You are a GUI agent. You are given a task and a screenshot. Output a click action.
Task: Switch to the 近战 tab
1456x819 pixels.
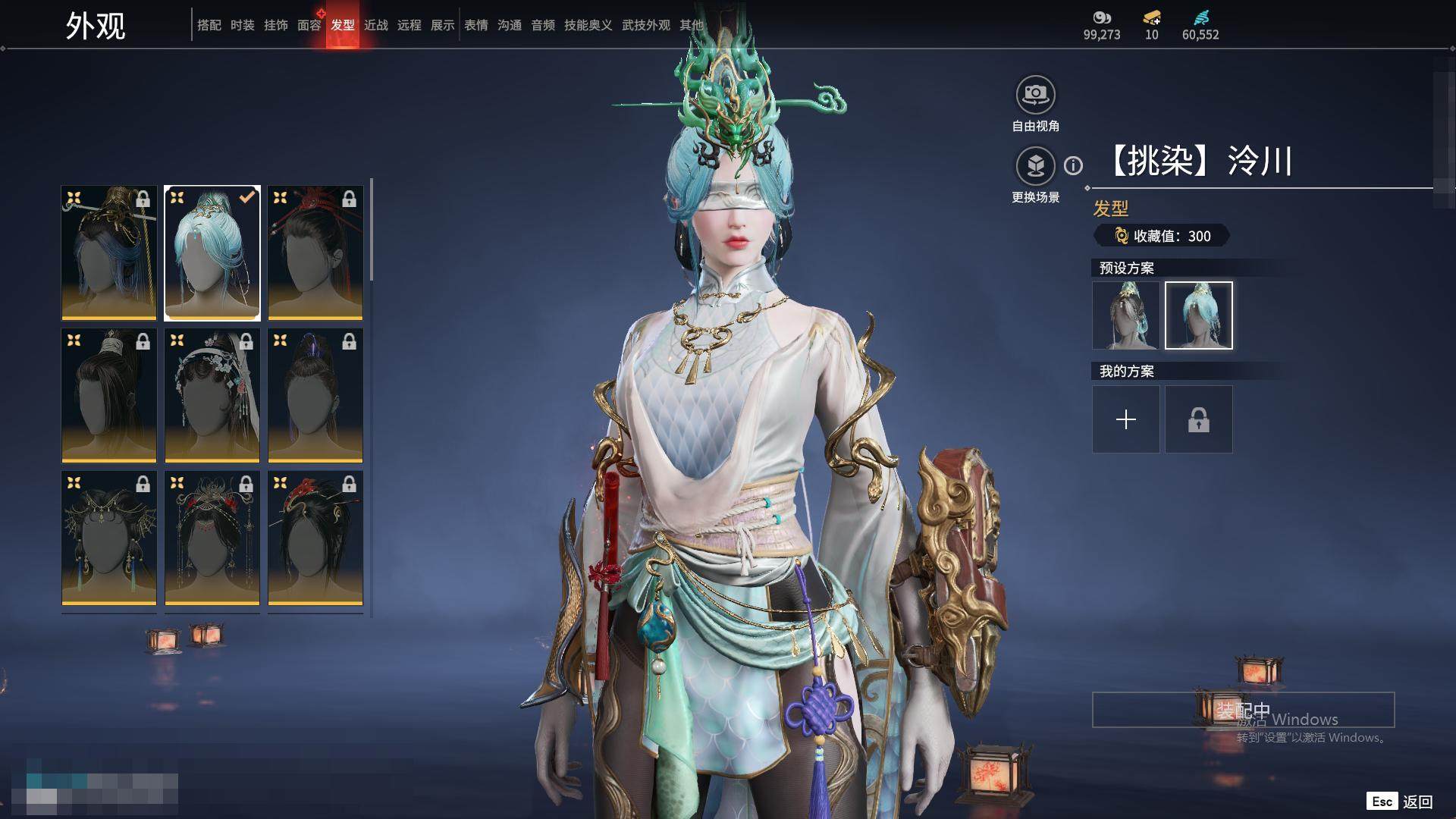pyautogui.click(x=375, y=25)
